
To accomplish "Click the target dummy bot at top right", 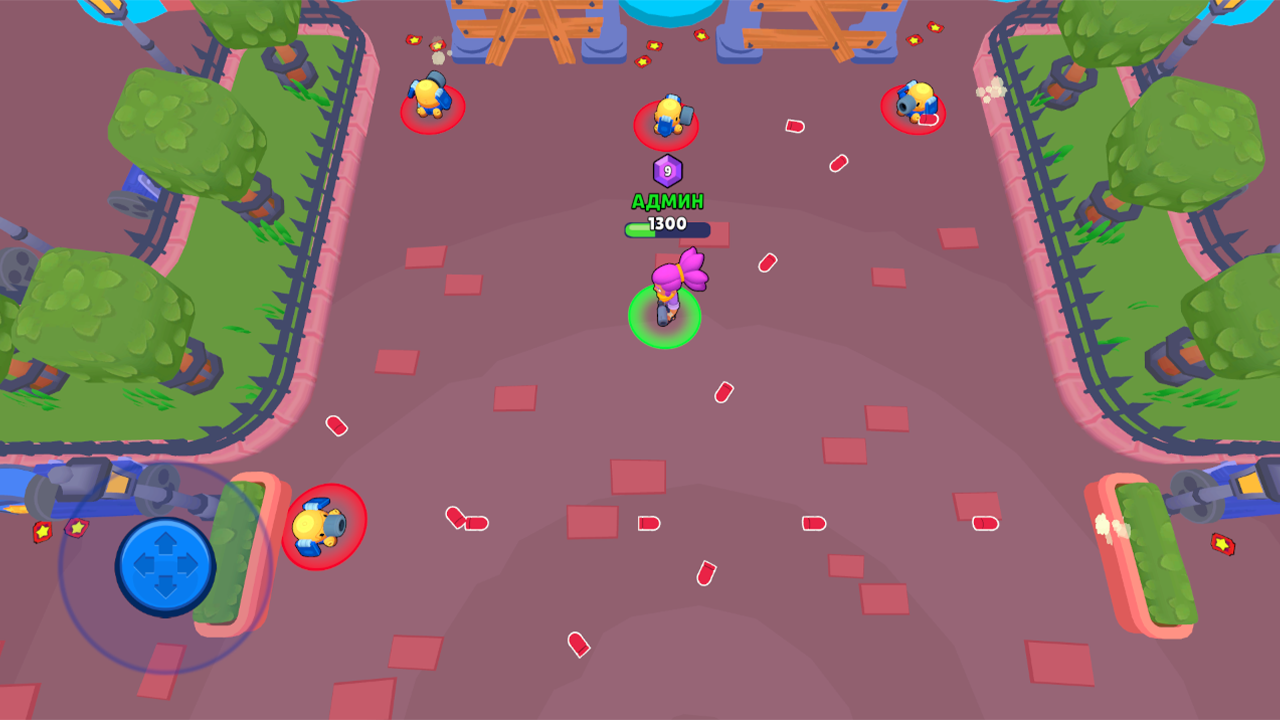I will point(917,104).
